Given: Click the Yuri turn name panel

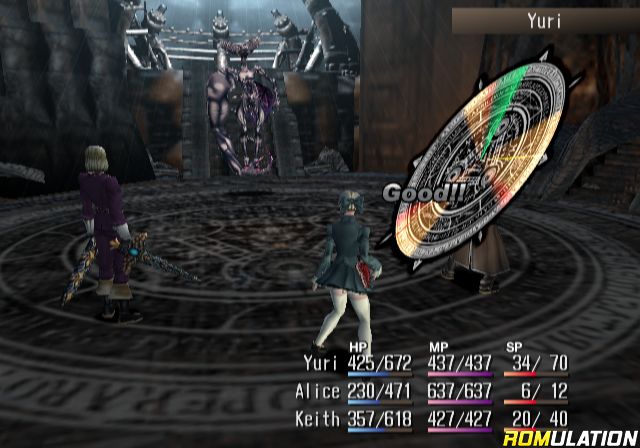Looking at the screenshot, I should tap(543, 19).
